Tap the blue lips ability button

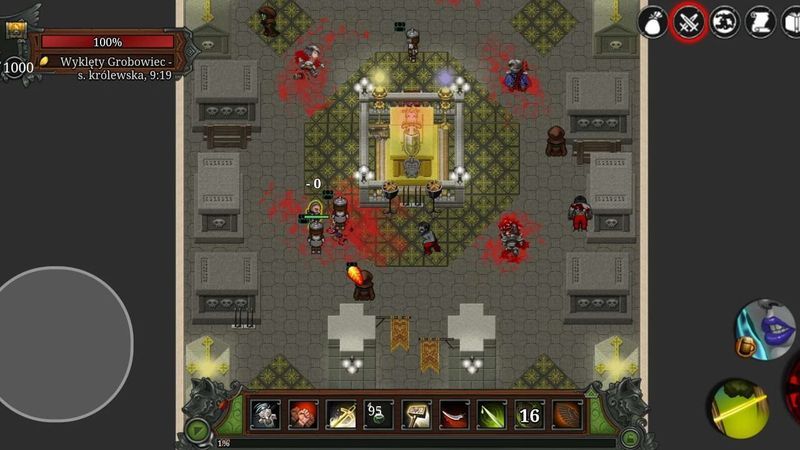point(767,329)
